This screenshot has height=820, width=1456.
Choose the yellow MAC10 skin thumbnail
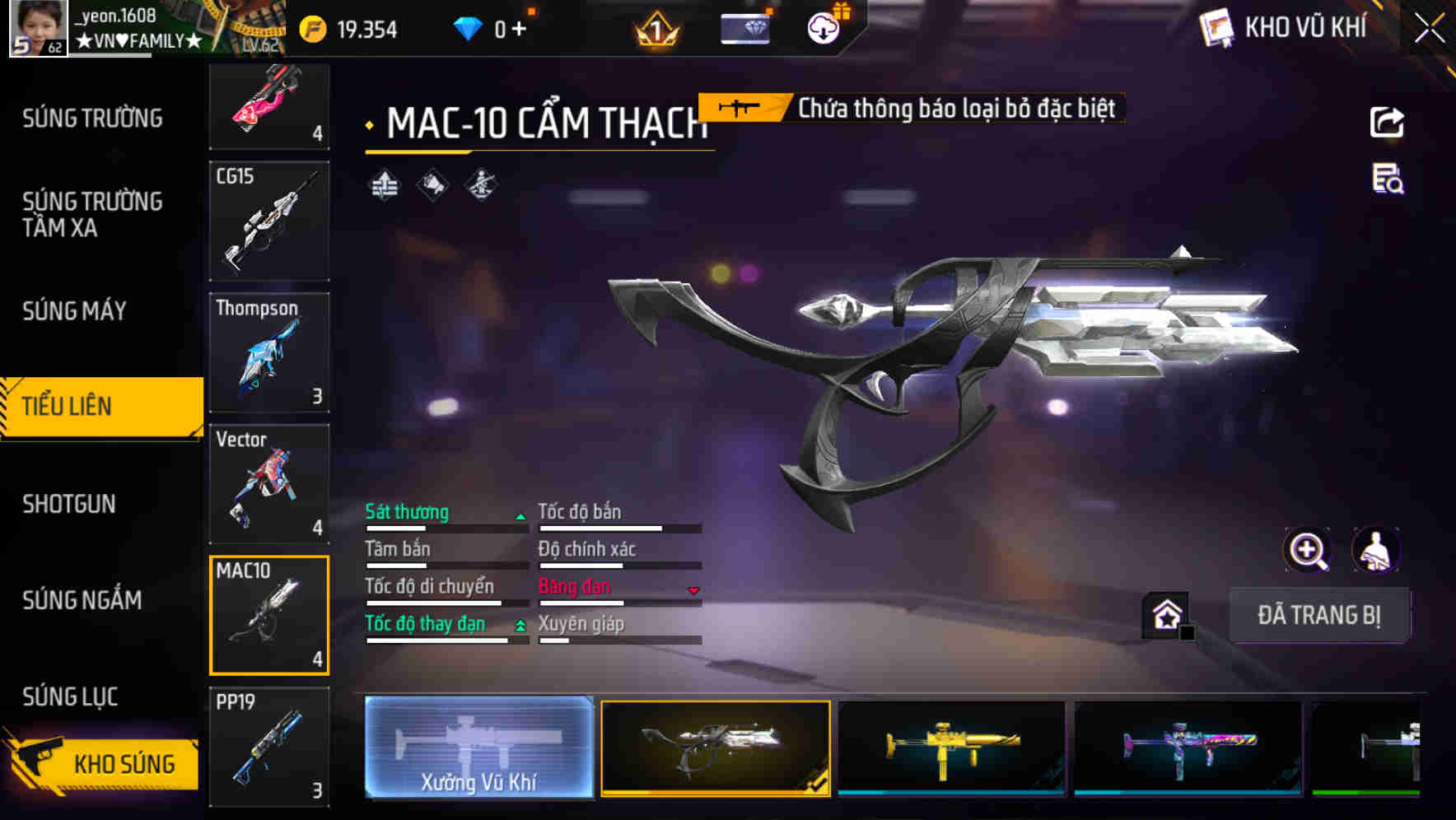pyautogui.click(x=951, y=748)
